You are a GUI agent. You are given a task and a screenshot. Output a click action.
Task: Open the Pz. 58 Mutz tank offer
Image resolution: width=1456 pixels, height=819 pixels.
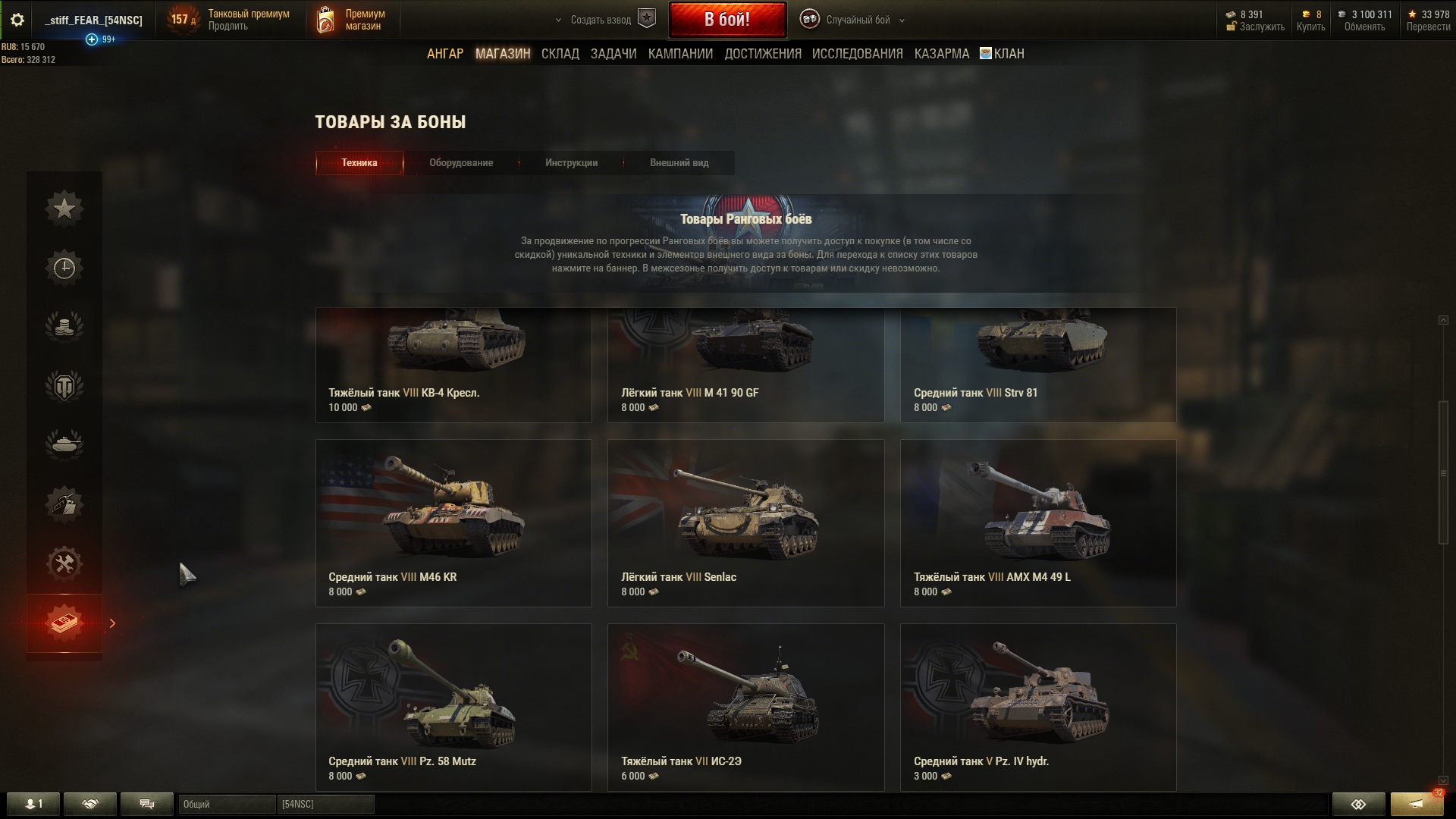(x=453, y=707)
